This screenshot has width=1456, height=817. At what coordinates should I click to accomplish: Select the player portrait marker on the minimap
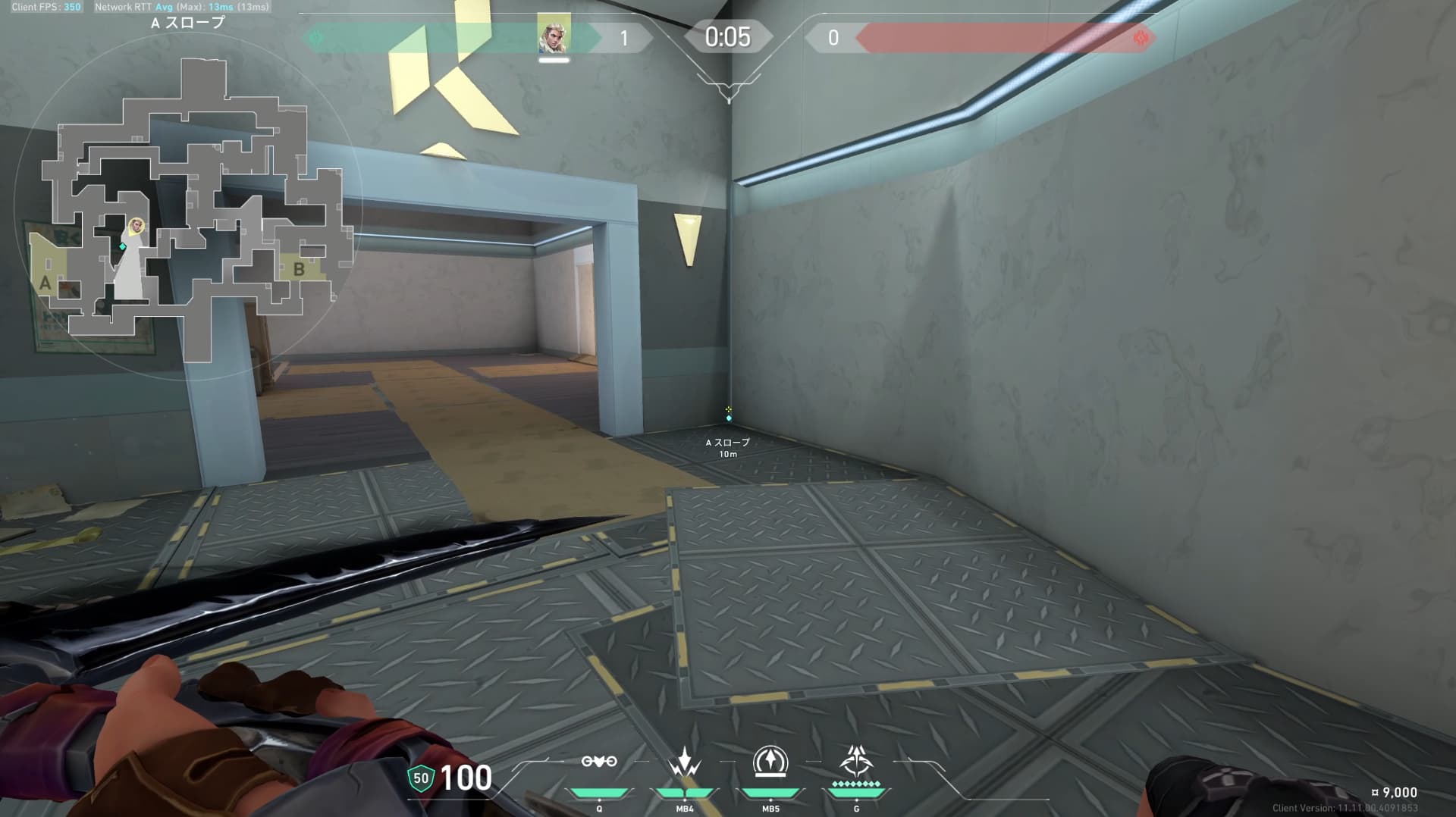[136, 226]
